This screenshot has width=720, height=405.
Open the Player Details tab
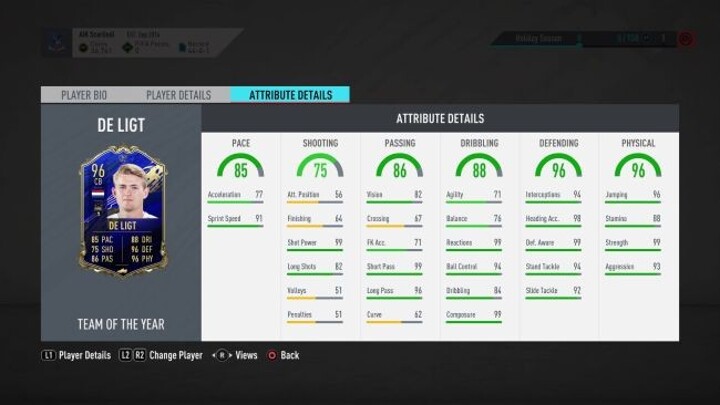pyautogui.click(x=179, y=95)
